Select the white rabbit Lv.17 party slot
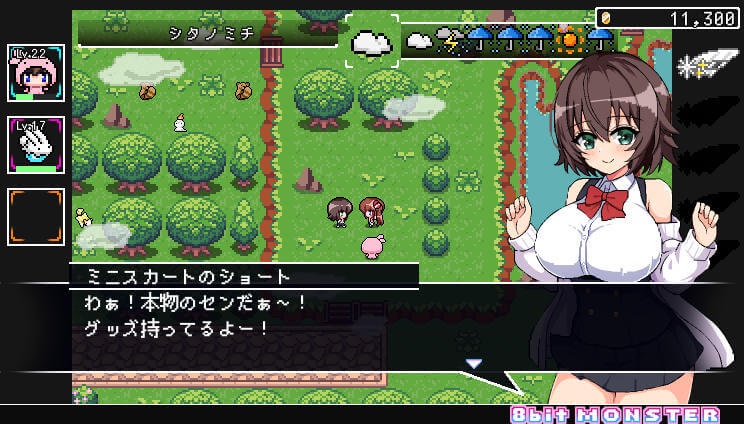The height and width of the screenshot is (424, 744). pos(36,145)
